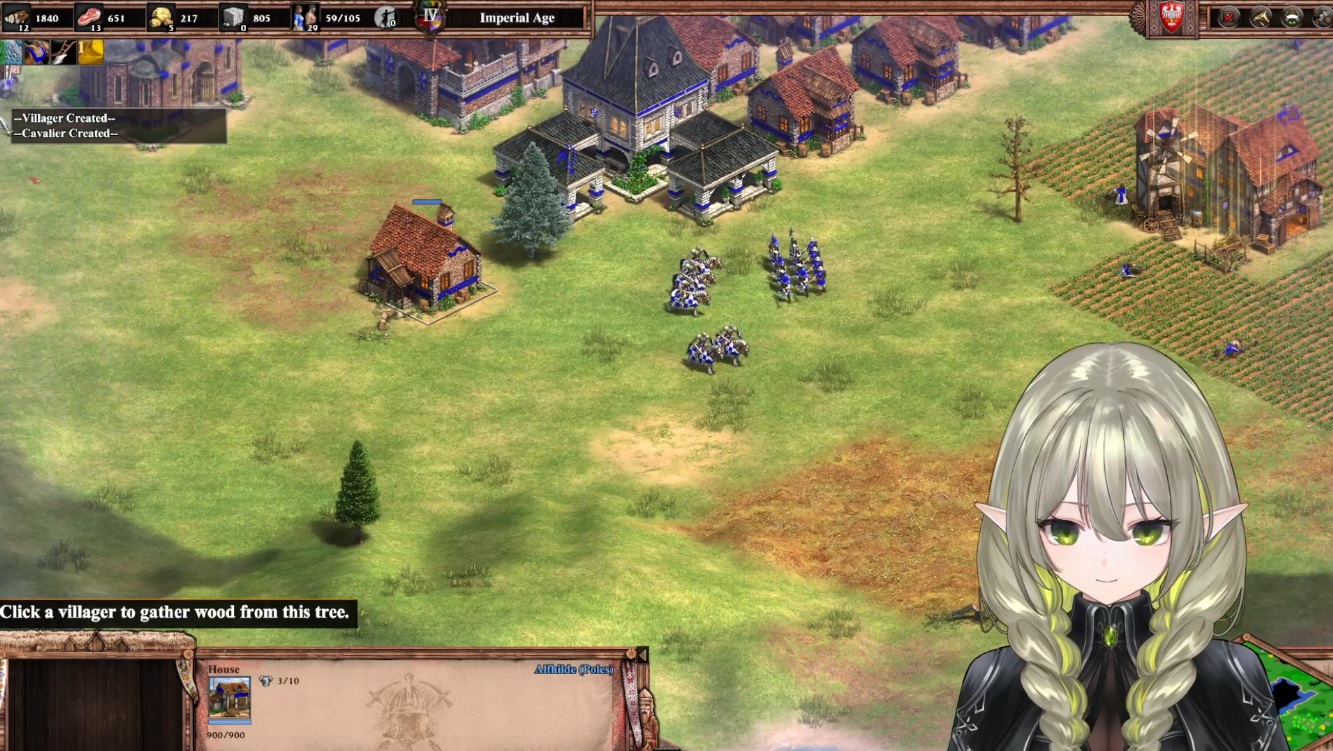
Task: Click the population villagers icon
Action: click(x=305, y=17)
